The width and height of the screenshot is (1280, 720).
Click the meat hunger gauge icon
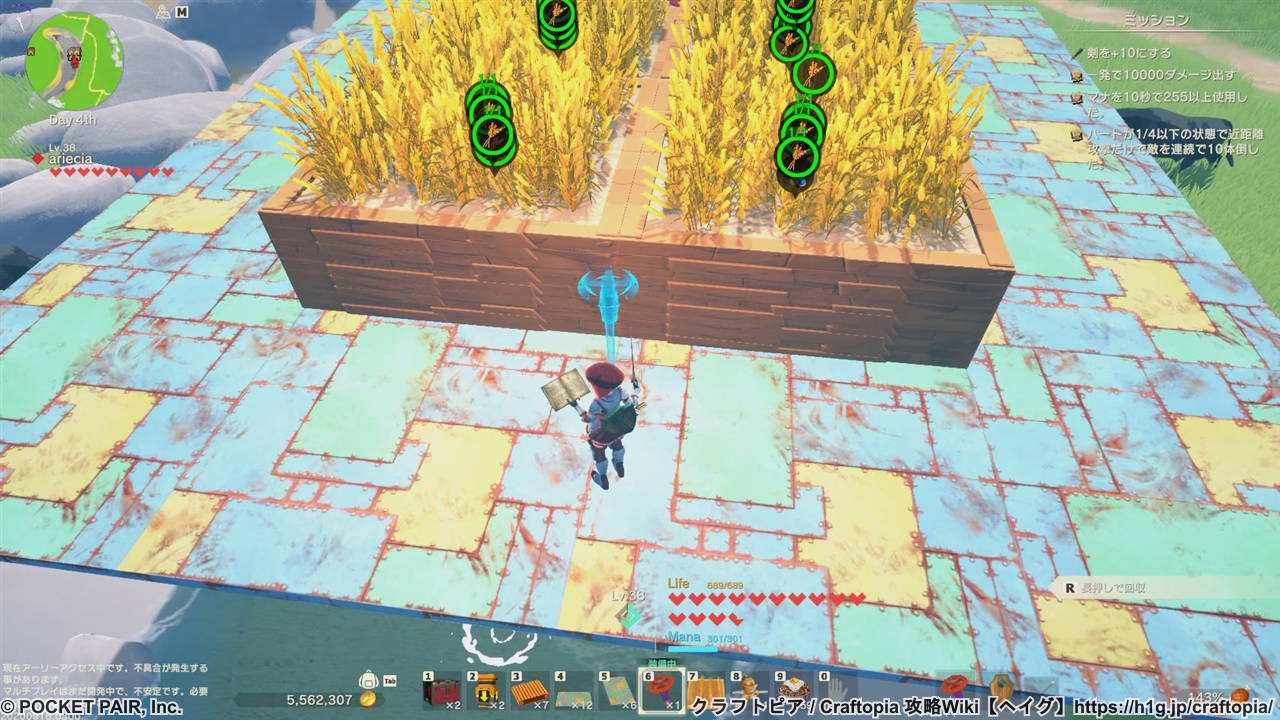(x=1241, y=695)
